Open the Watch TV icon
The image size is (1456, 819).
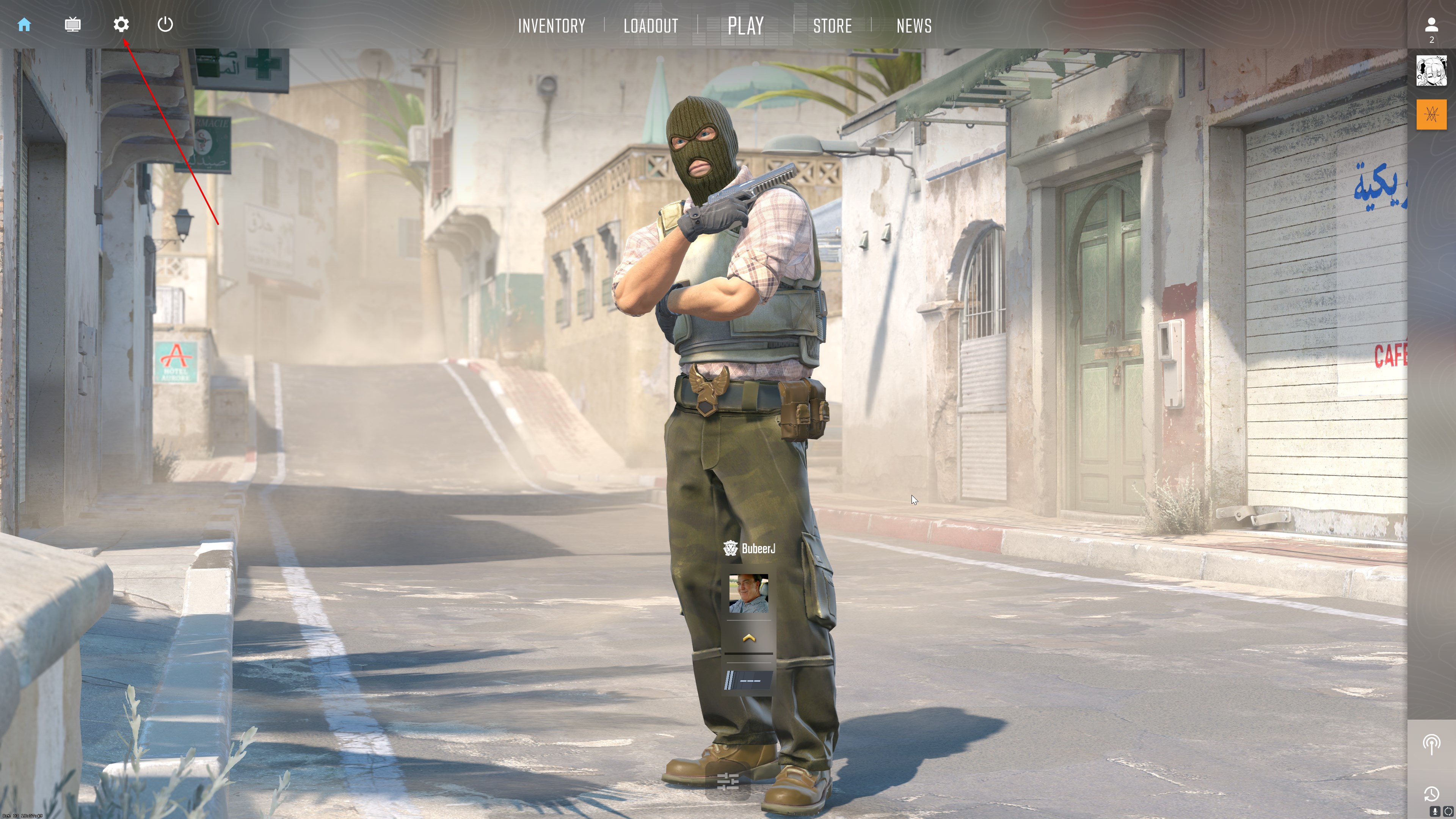point(72,24)
